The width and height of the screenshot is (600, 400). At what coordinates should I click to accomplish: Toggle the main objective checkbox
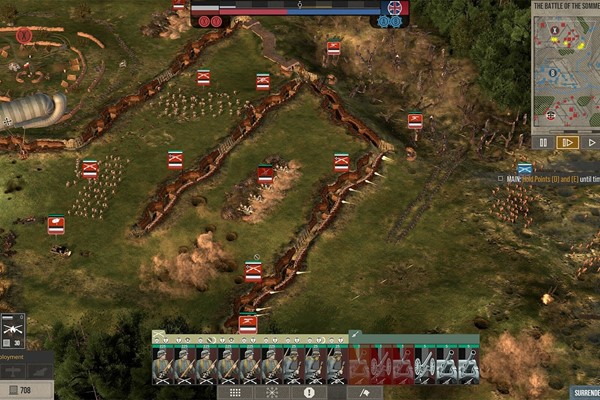(x=499, y=179)
